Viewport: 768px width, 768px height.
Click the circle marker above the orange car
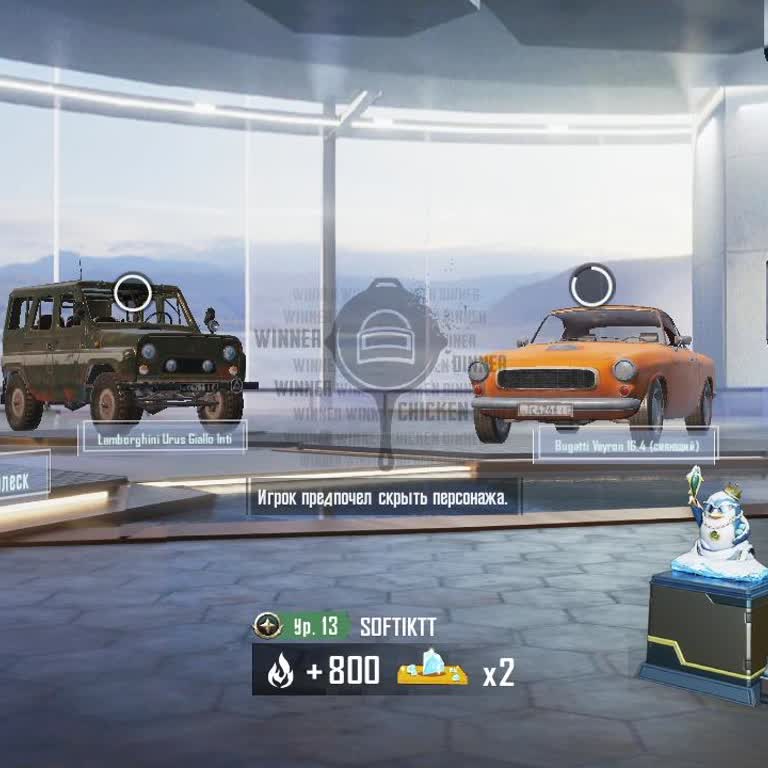(x=591, y=286)
